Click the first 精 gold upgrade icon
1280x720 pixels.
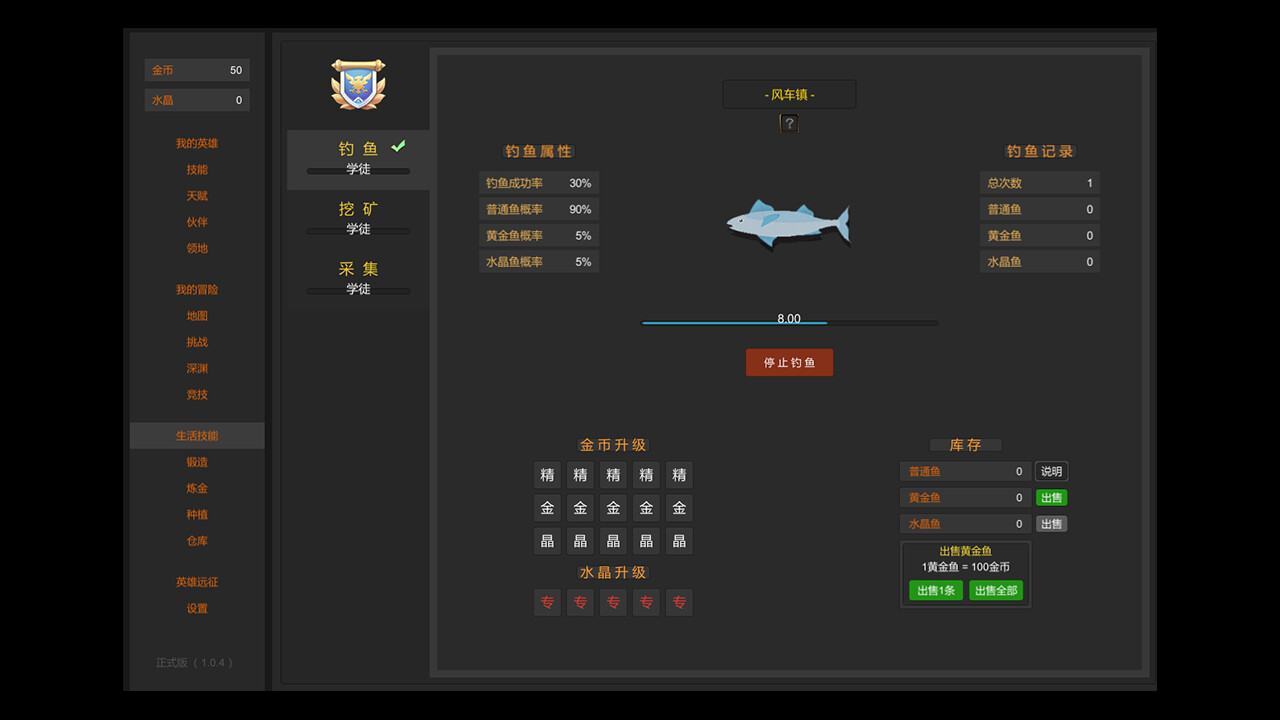pyautogui.click(x=547, y=474)
